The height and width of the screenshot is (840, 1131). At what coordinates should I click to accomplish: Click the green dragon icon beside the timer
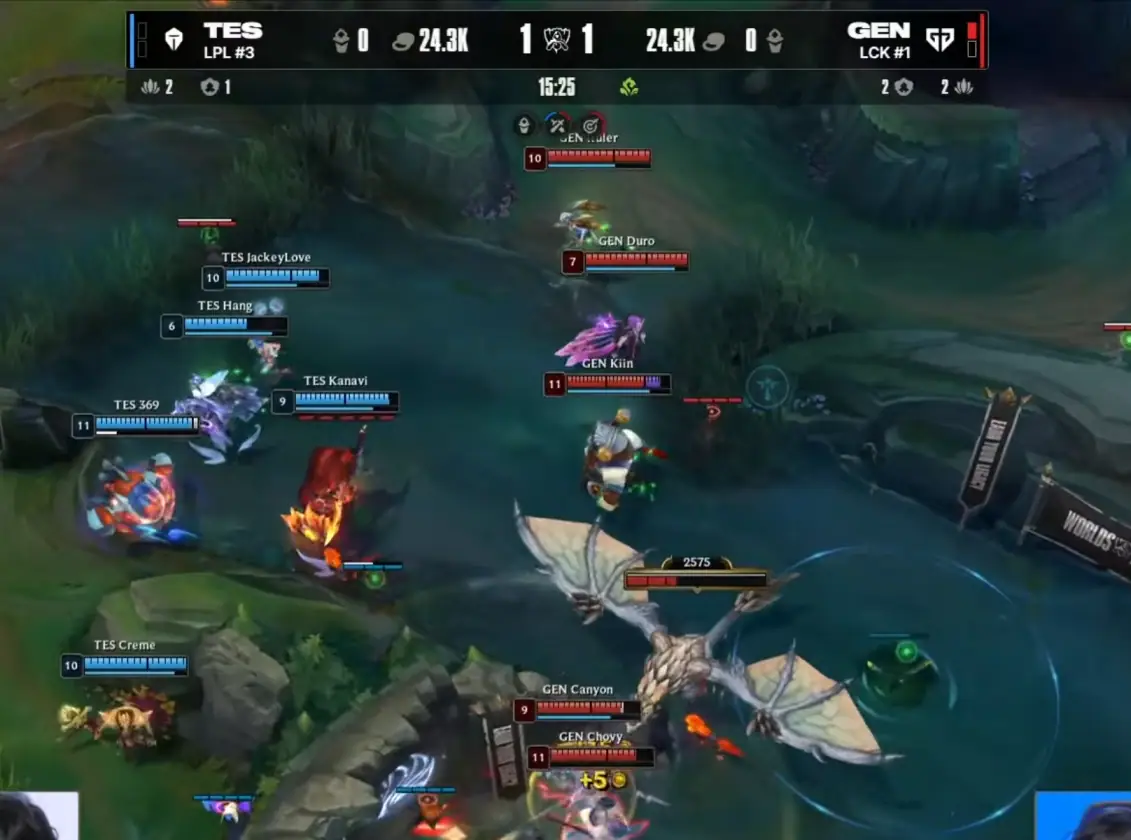tap(629, 87)
